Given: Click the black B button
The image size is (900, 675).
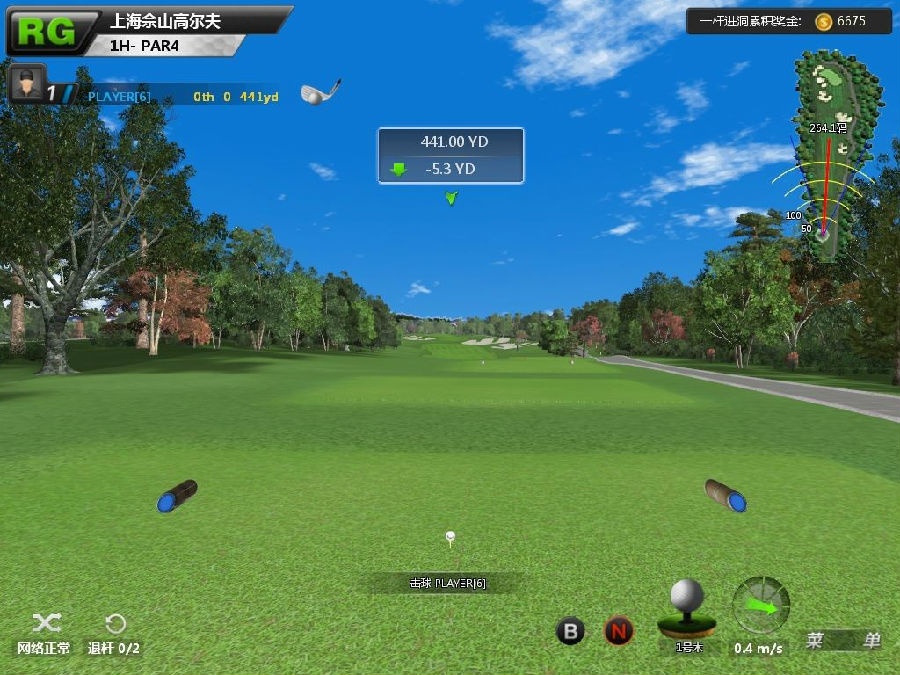Looking at the screenshot, I should pos(570,631).
